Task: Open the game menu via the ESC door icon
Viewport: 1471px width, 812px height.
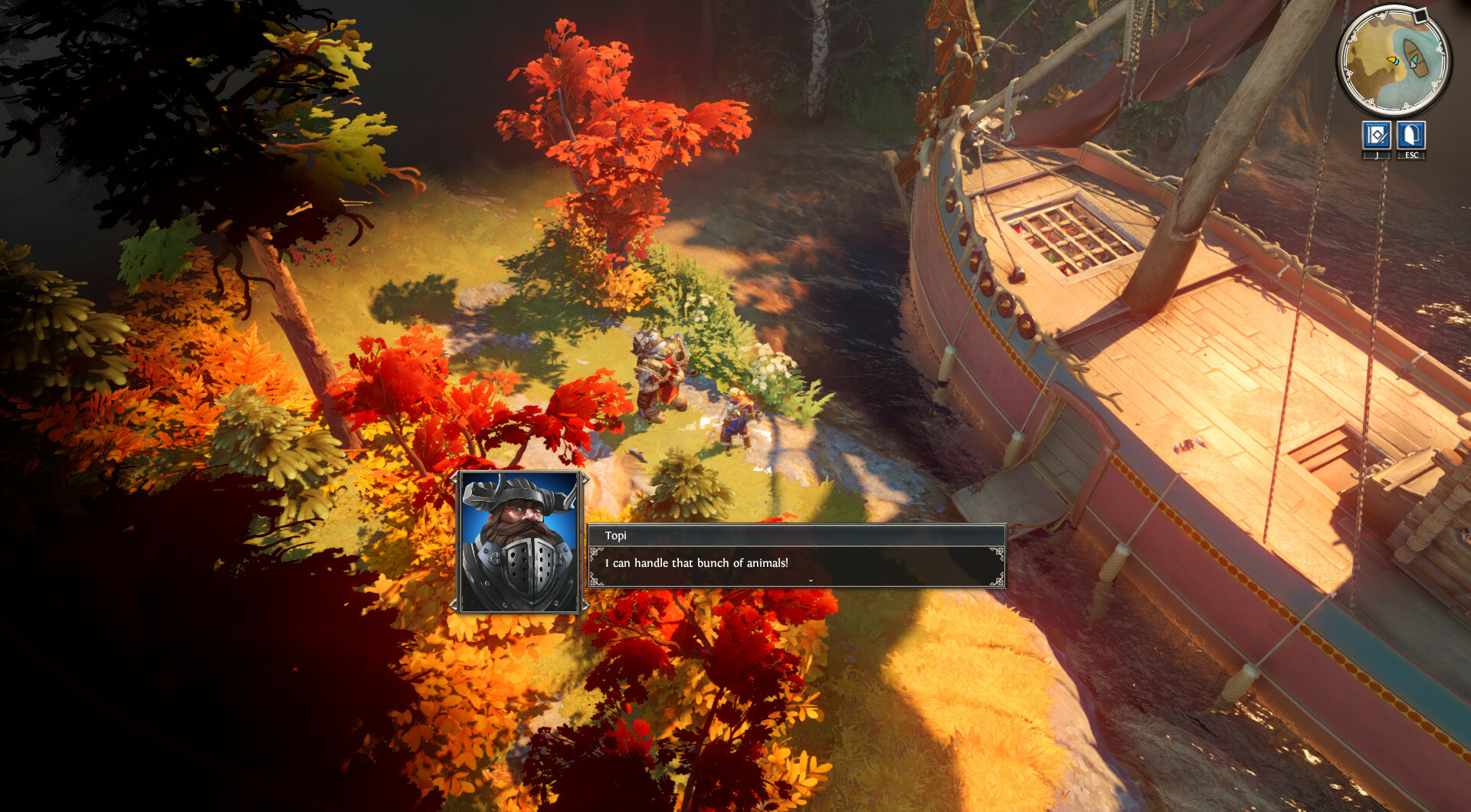Action: 1410,136
